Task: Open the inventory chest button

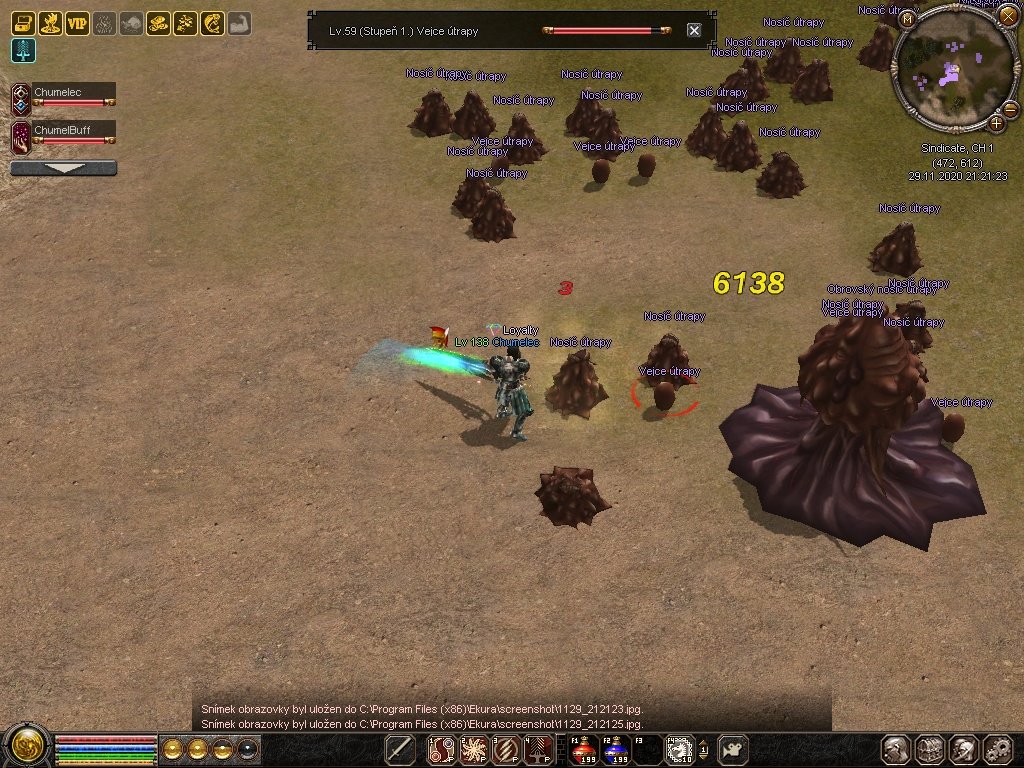Action: (x=930, y=749)
